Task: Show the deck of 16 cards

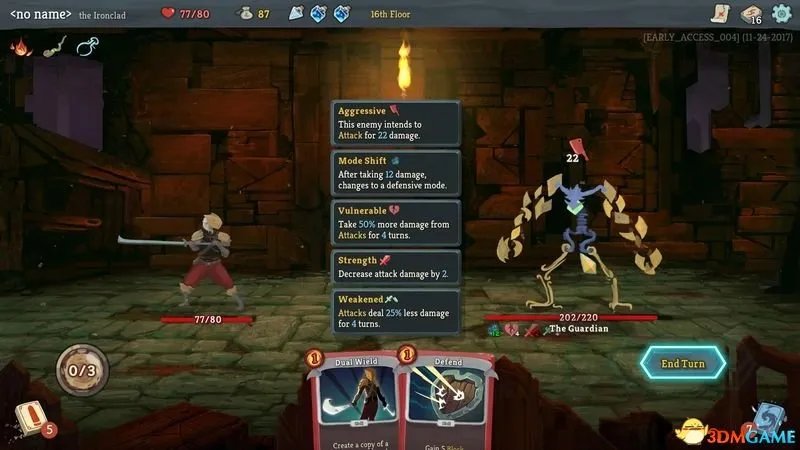Action: click(x=750, y=13)
